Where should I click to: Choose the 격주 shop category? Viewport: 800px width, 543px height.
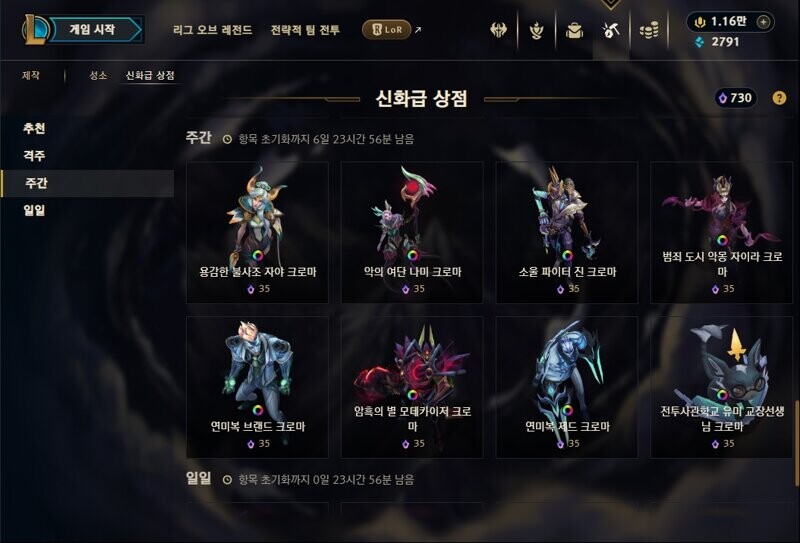(x=35, y=156)
